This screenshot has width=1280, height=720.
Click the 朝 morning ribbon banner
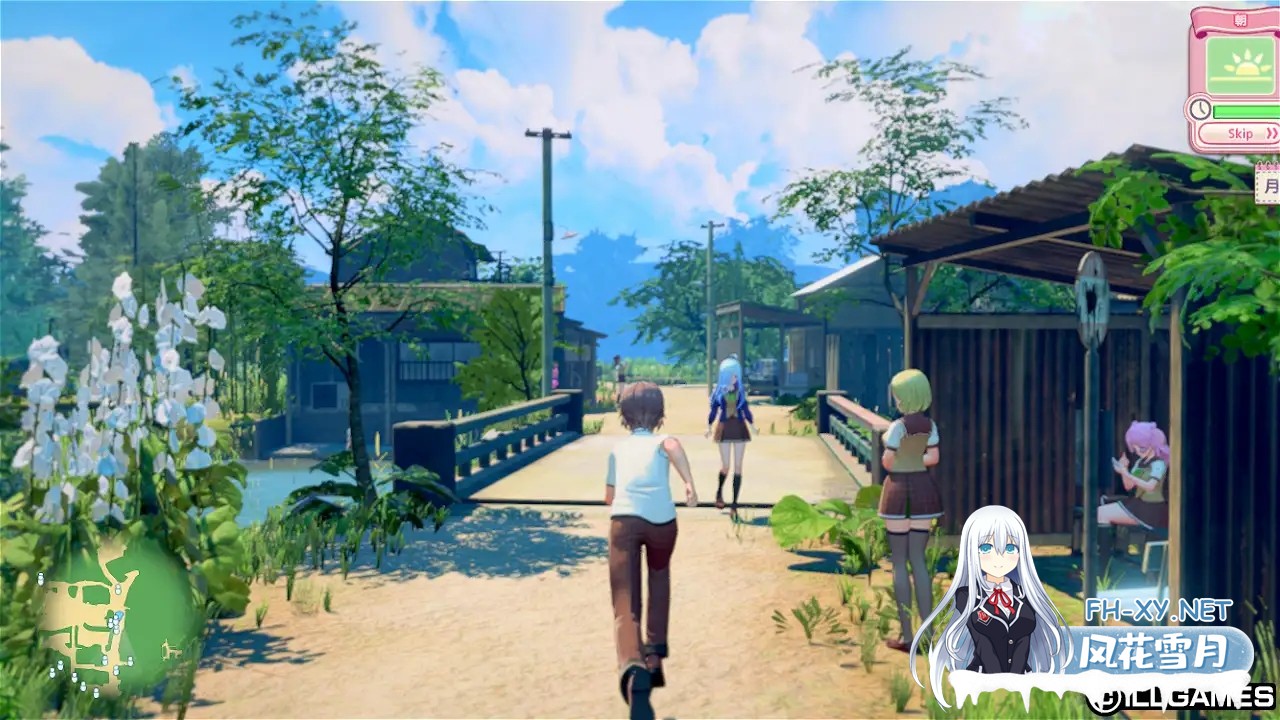coord(1241,19)
